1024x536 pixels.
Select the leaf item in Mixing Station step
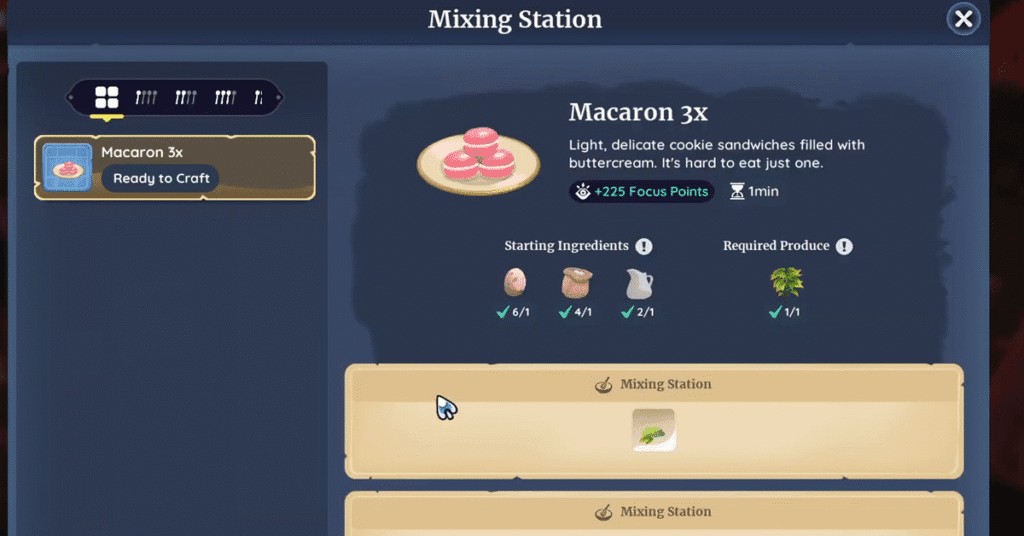(654, 430)
